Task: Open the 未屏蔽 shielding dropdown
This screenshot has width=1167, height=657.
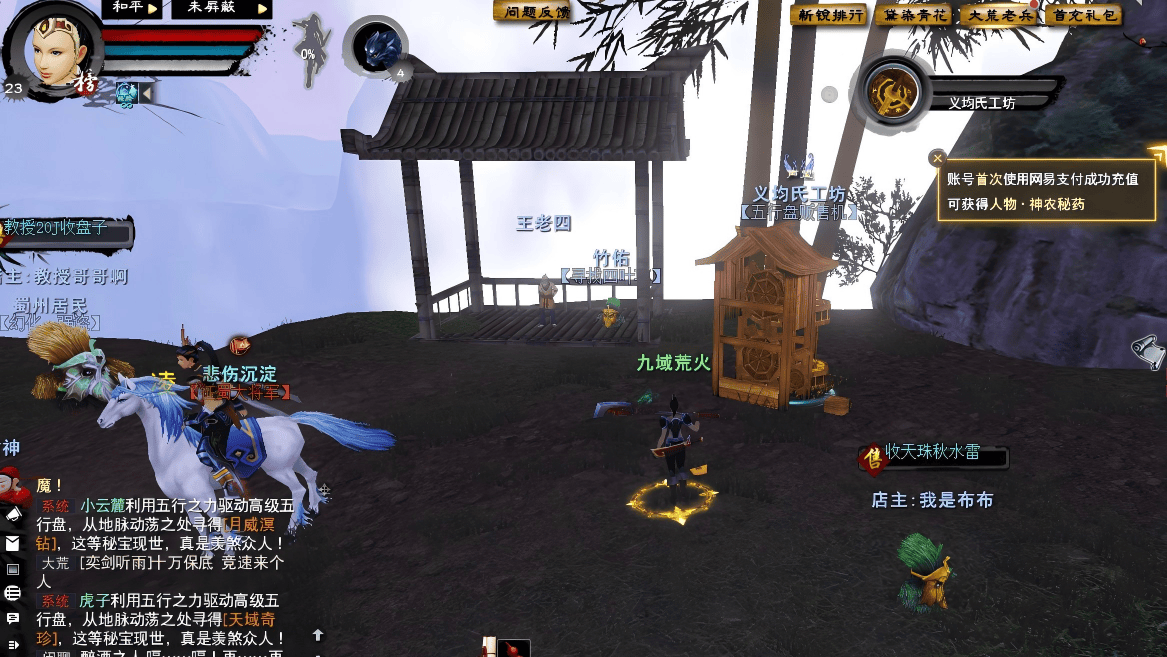Action: (220, 8)
